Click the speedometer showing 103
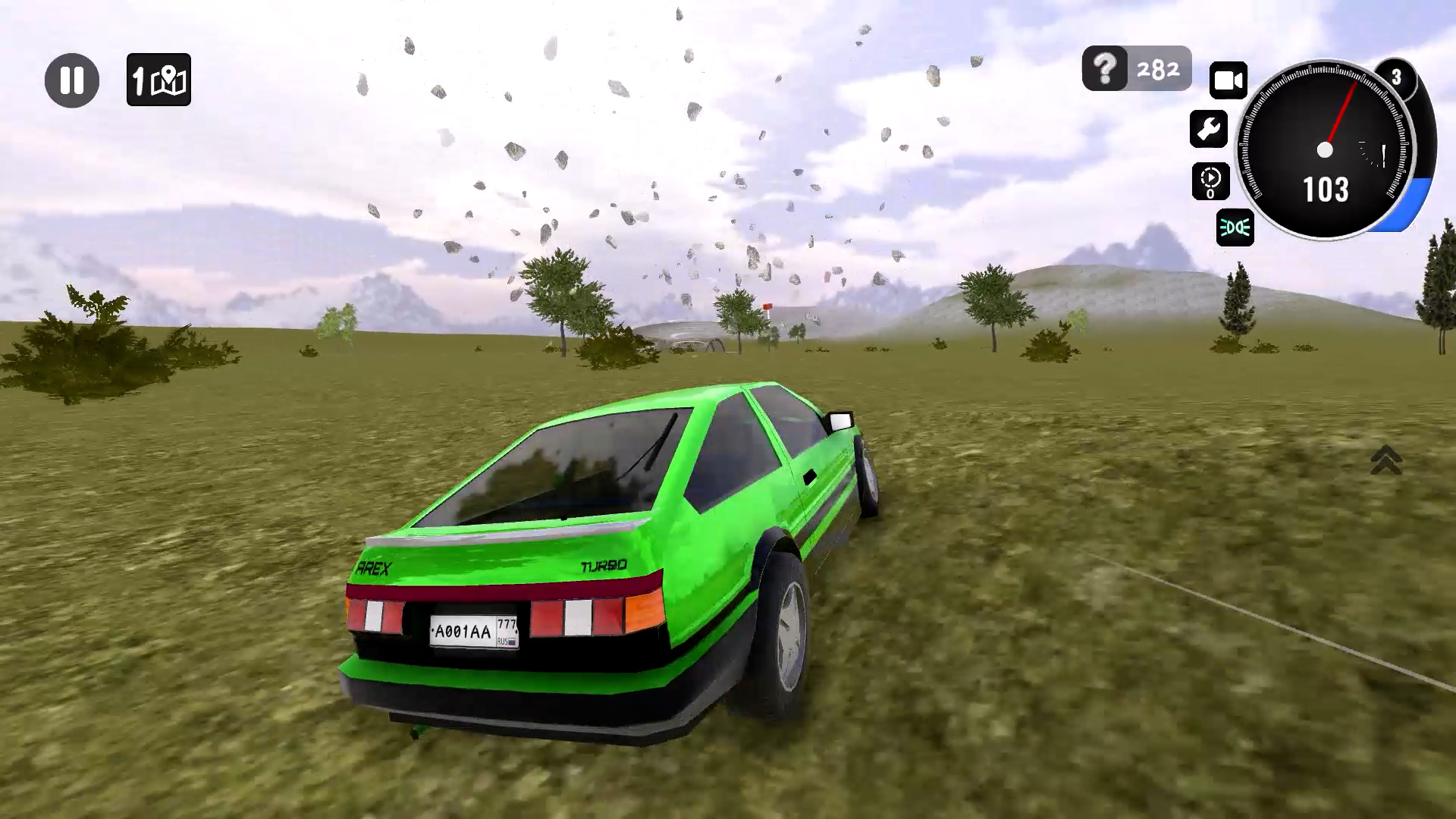Viewport: 1456px width, 819px height. [1328, 190]
